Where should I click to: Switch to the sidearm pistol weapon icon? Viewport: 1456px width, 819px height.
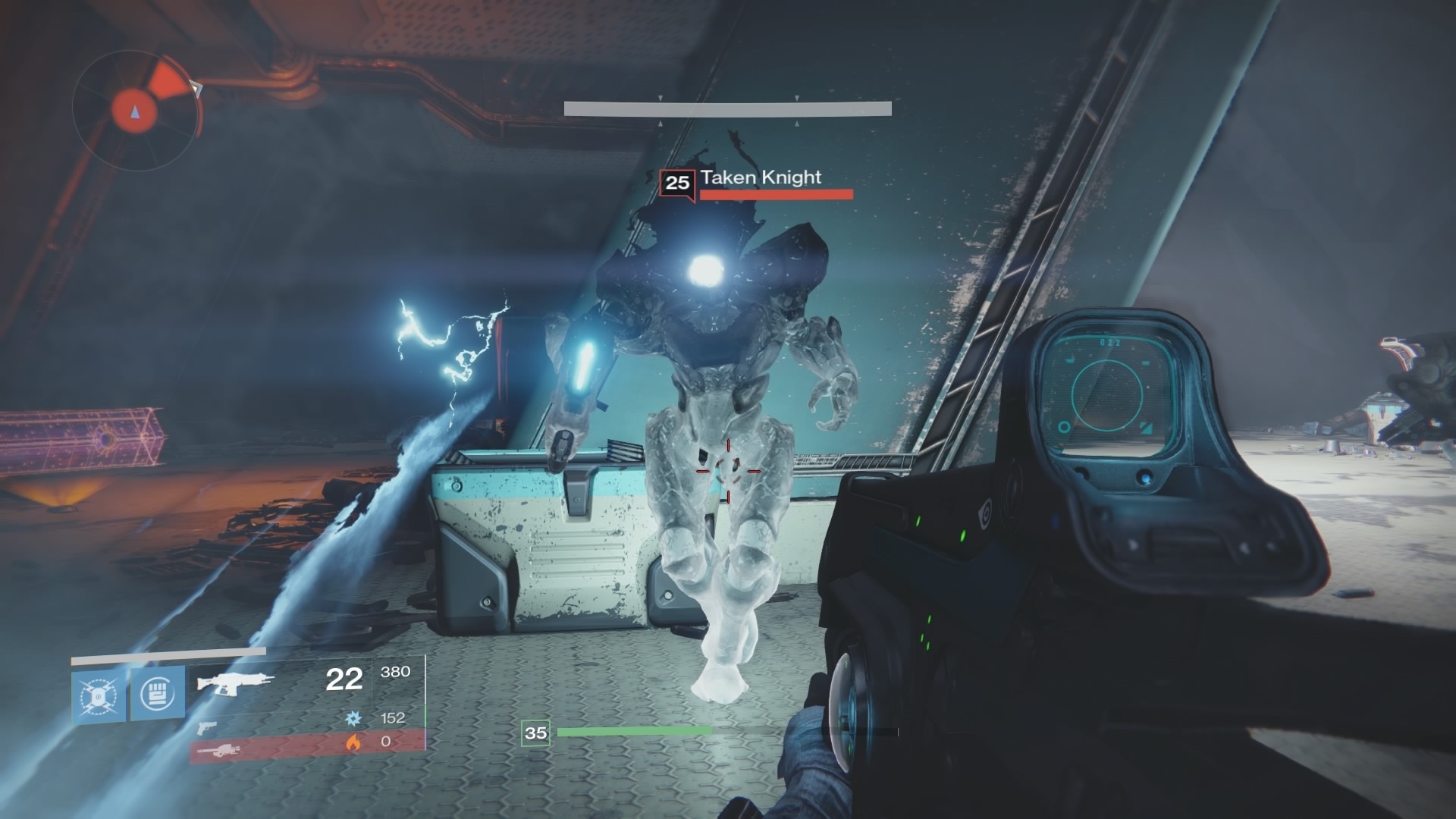coord(206,728)
